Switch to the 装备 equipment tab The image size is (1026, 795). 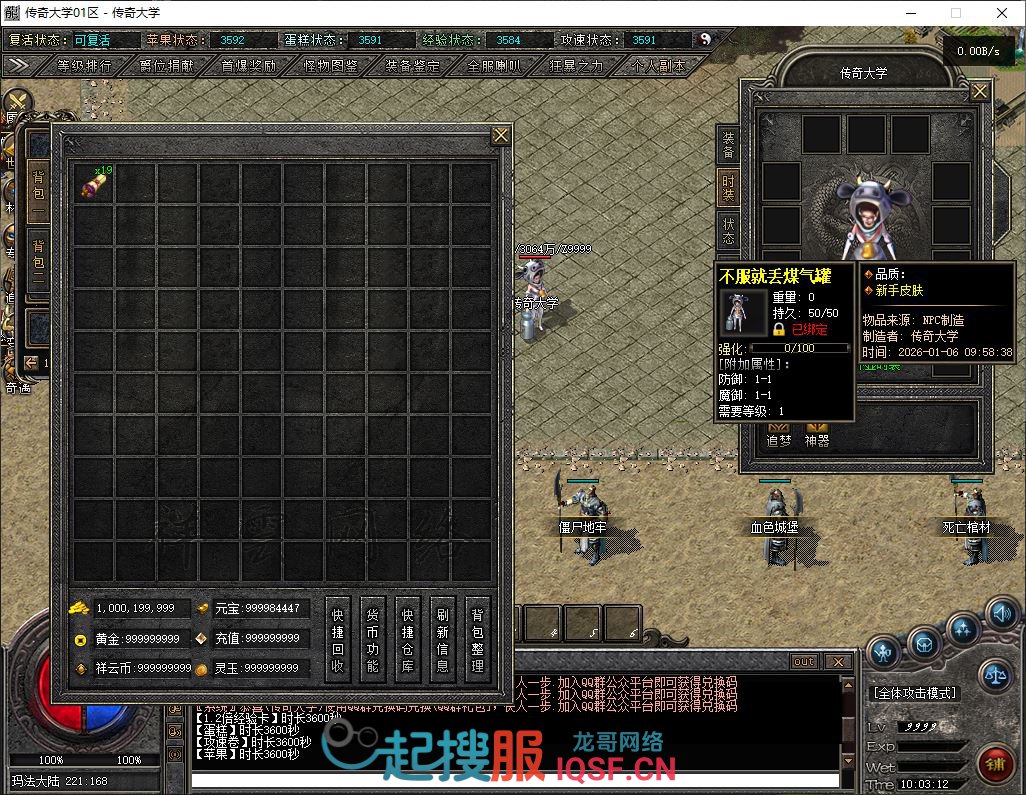click(x=728, y=145)
